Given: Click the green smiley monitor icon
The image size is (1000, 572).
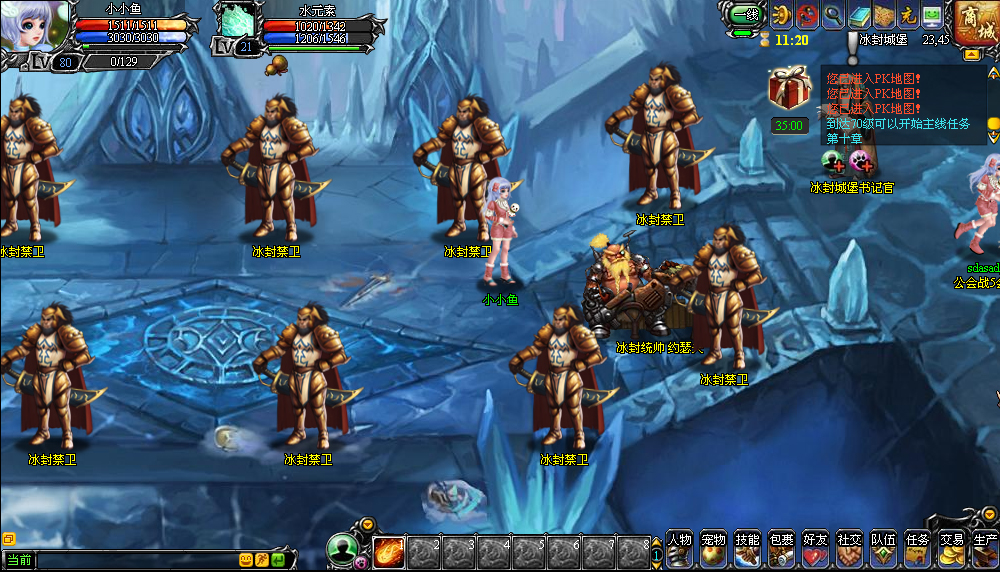Looking at the screenshot, I should tap(932, 15).
